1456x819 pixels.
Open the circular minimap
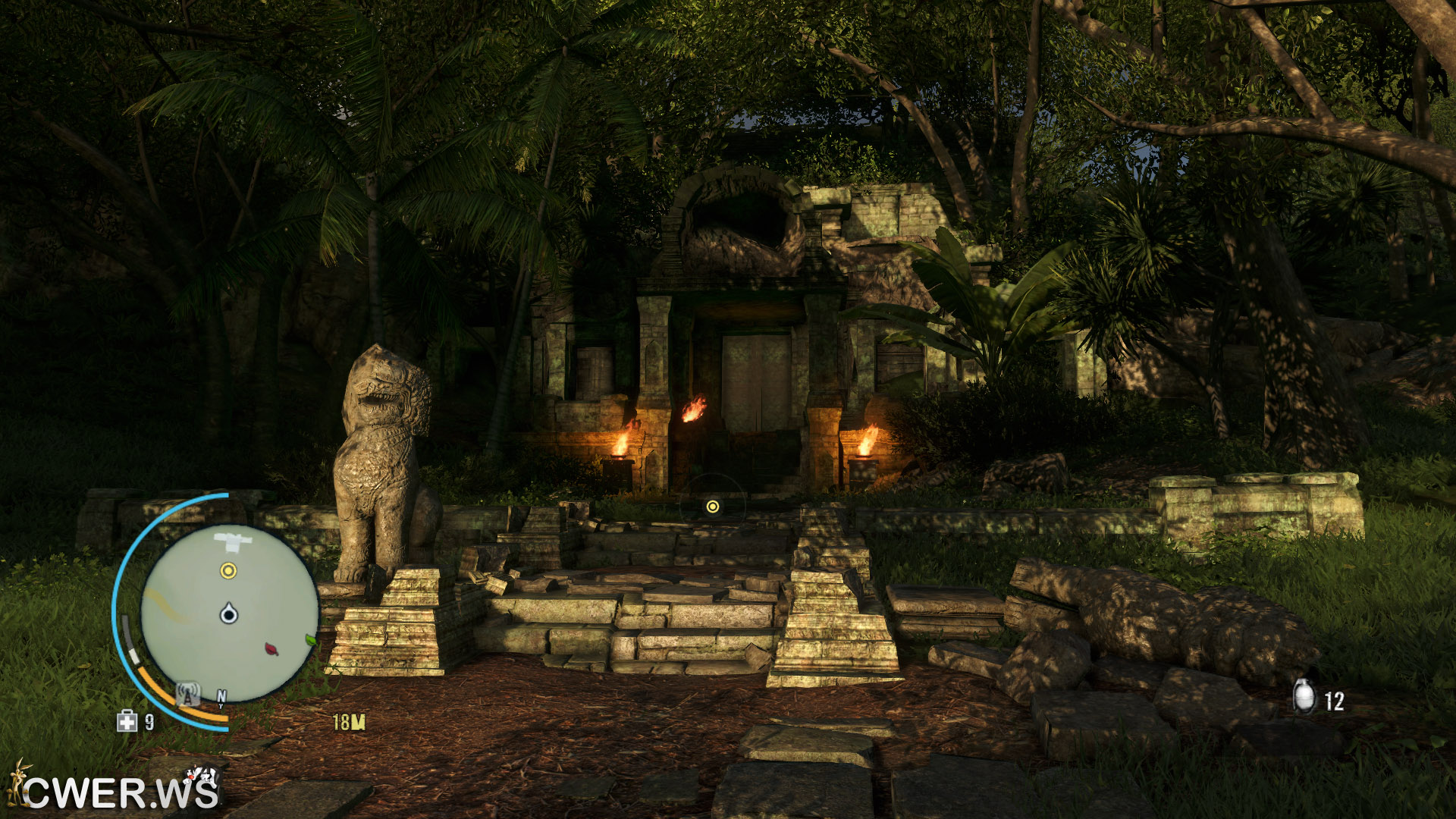pyautogui.click(x=229, y=613)
